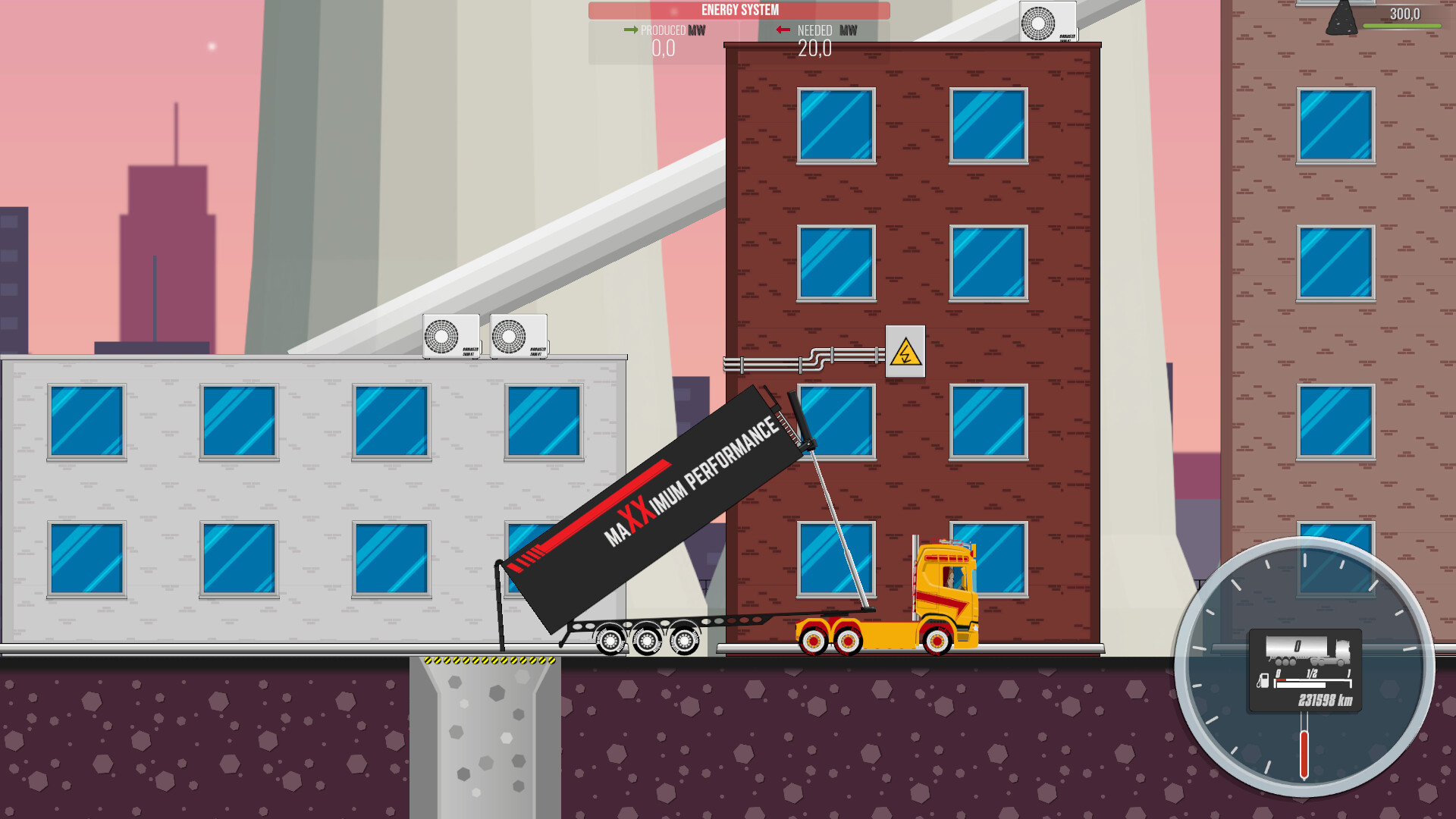1456x819 pixels.
Task: Open the ENERGY SYSTEM panel header
Action: click(739, 10)
